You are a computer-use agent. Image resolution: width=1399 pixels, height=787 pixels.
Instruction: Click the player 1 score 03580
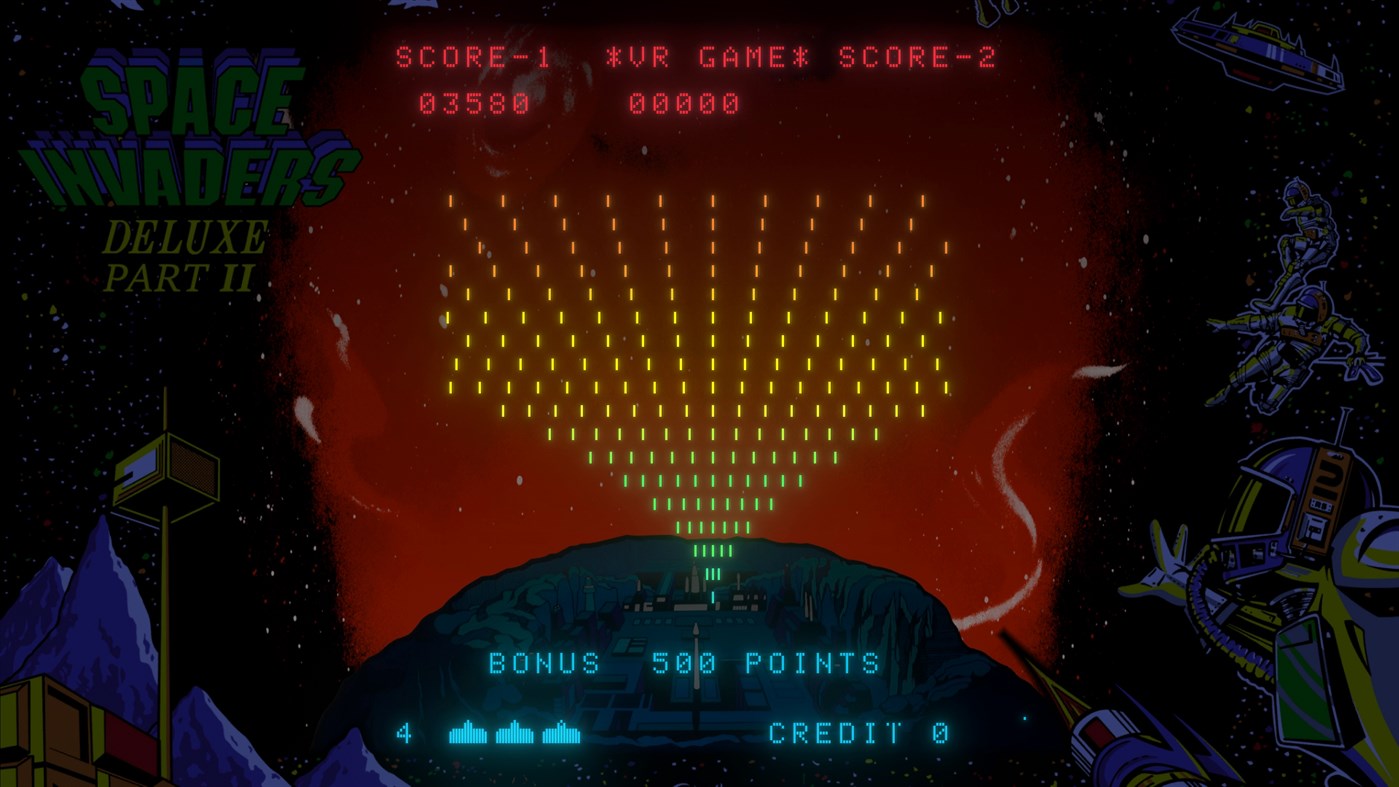[x=471, y=102]
